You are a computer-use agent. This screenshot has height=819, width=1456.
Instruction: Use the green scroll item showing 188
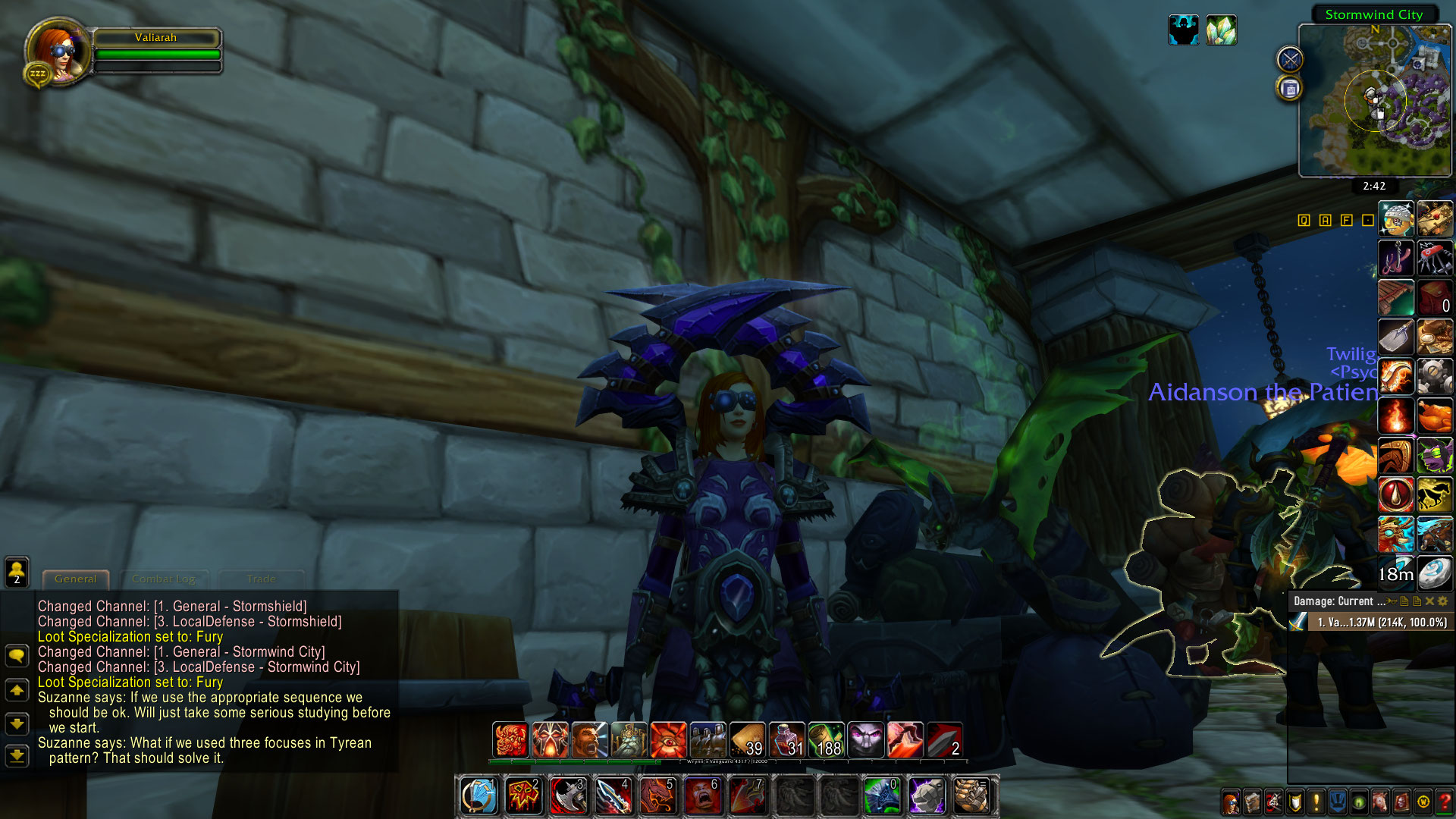pos(826,740)
